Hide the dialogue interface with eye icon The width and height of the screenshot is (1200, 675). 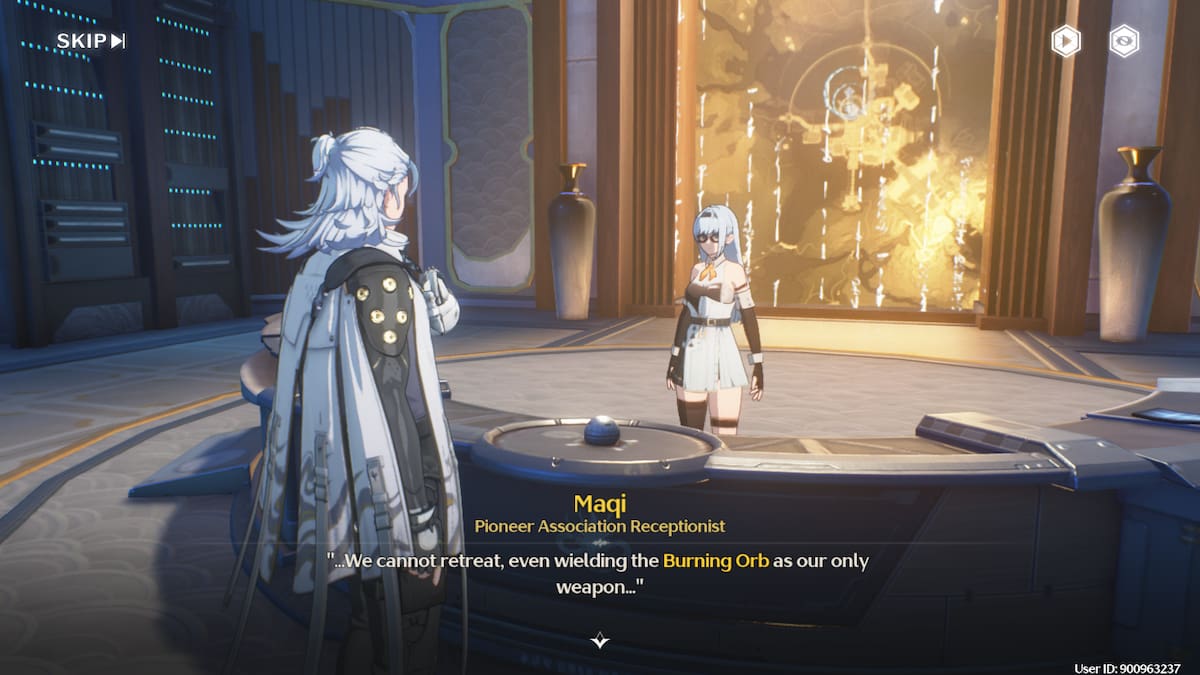(x=1125, y=41)
